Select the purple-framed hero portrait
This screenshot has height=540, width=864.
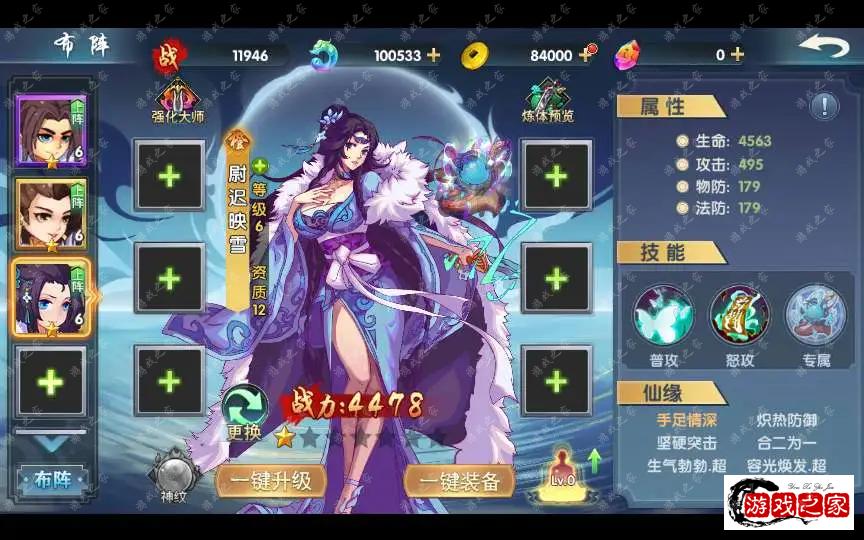(50, 131)
